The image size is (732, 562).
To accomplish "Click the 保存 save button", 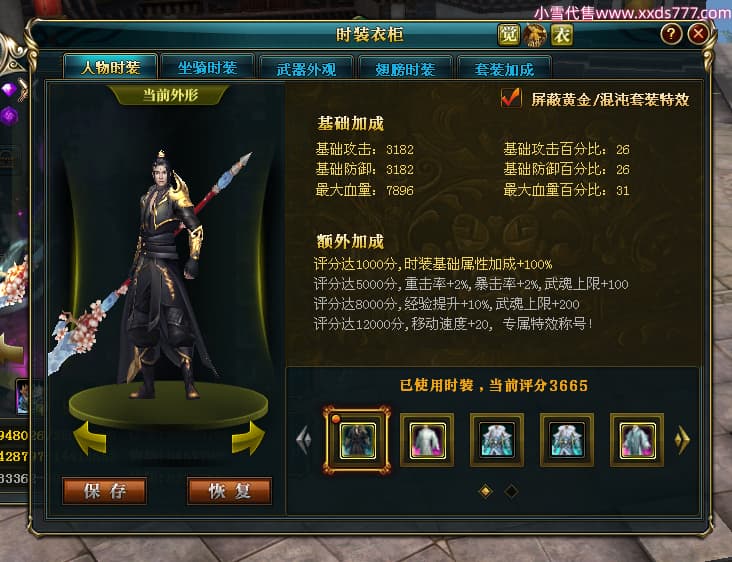I will 104,491.
